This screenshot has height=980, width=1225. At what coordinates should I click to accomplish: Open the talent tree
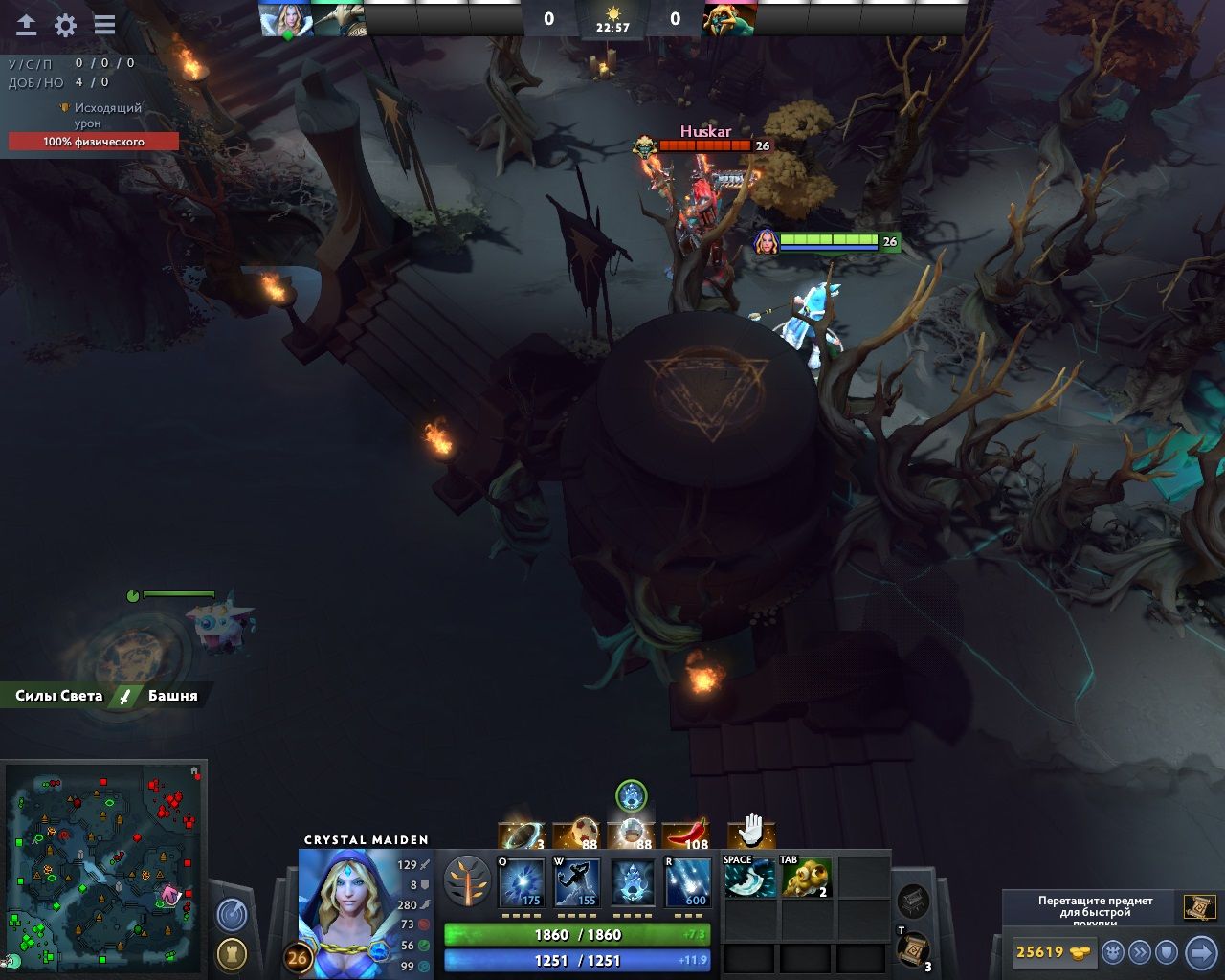[x=467, y=881]
